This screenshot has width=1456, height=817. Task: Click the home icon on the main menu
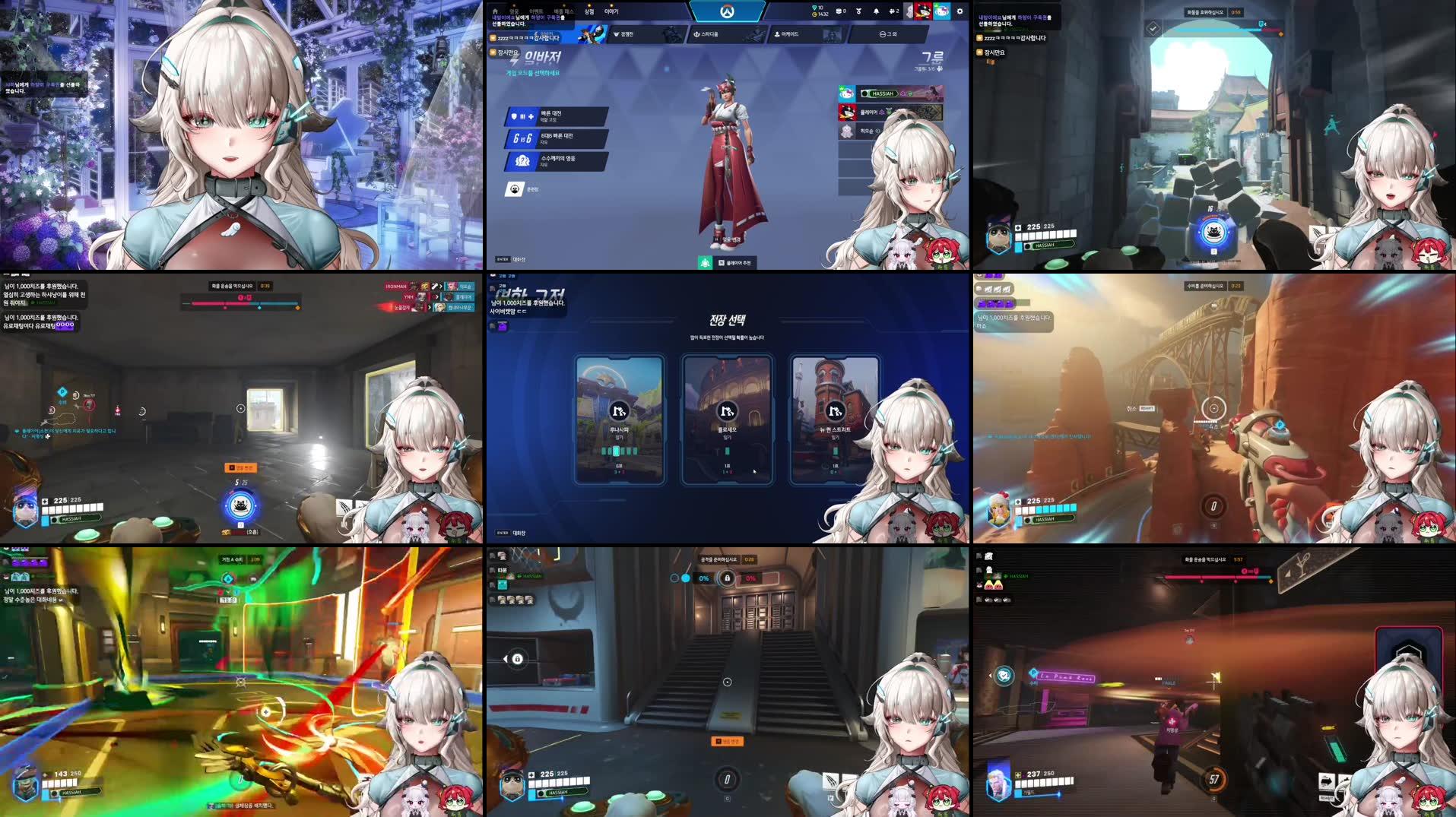pos(495,11)
